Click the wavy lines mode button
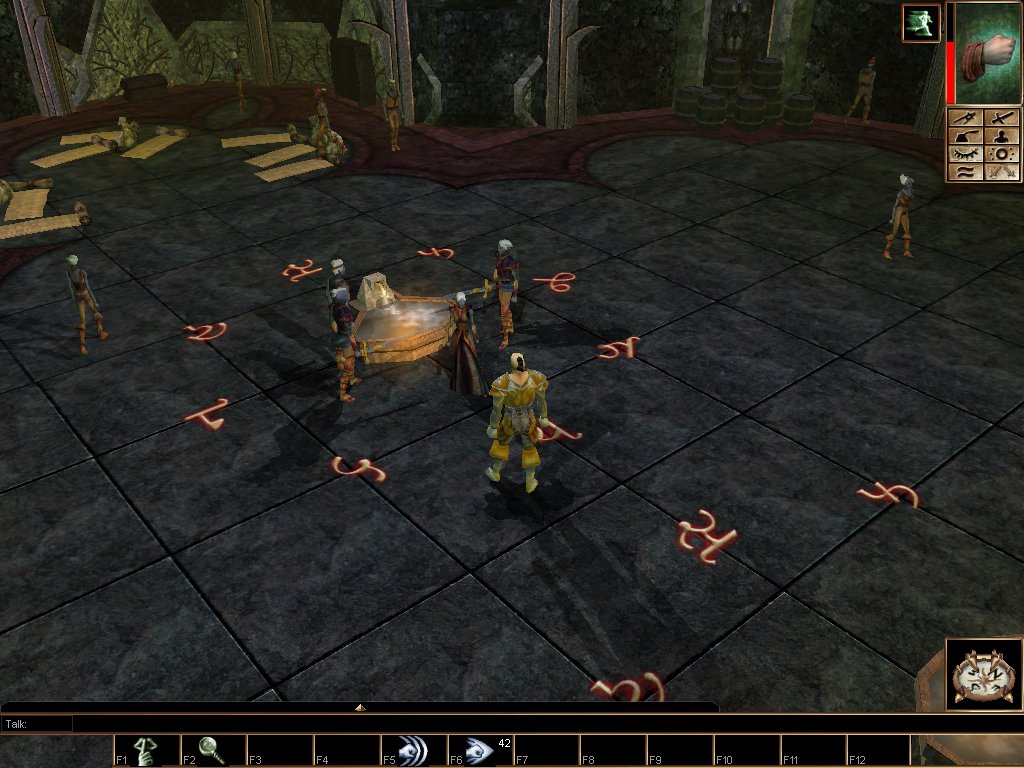 [964, 172]
